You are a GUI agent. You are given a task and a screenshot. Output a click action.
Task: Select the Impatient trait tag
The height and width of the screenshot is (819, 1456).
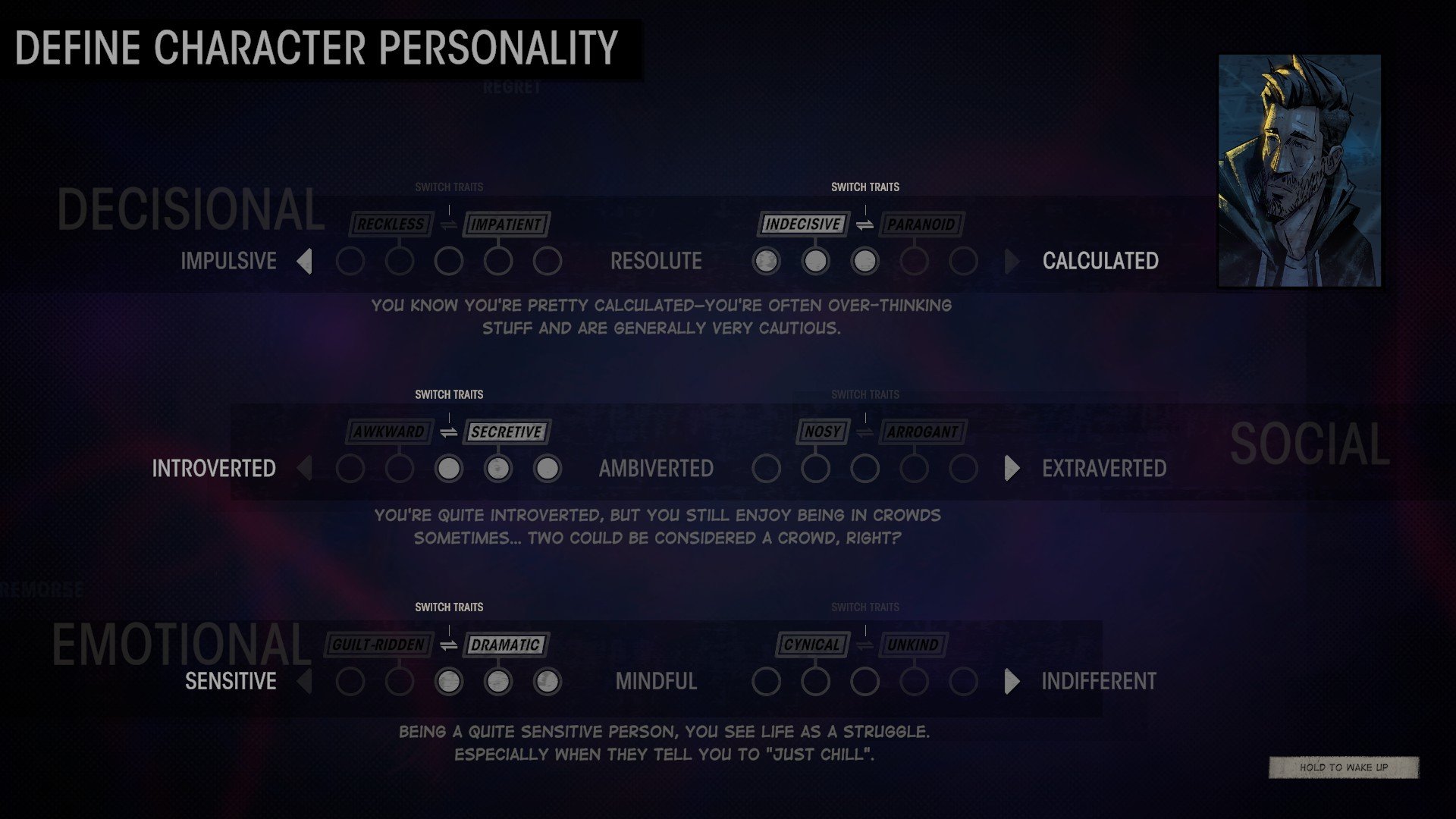tap(506, 224)
